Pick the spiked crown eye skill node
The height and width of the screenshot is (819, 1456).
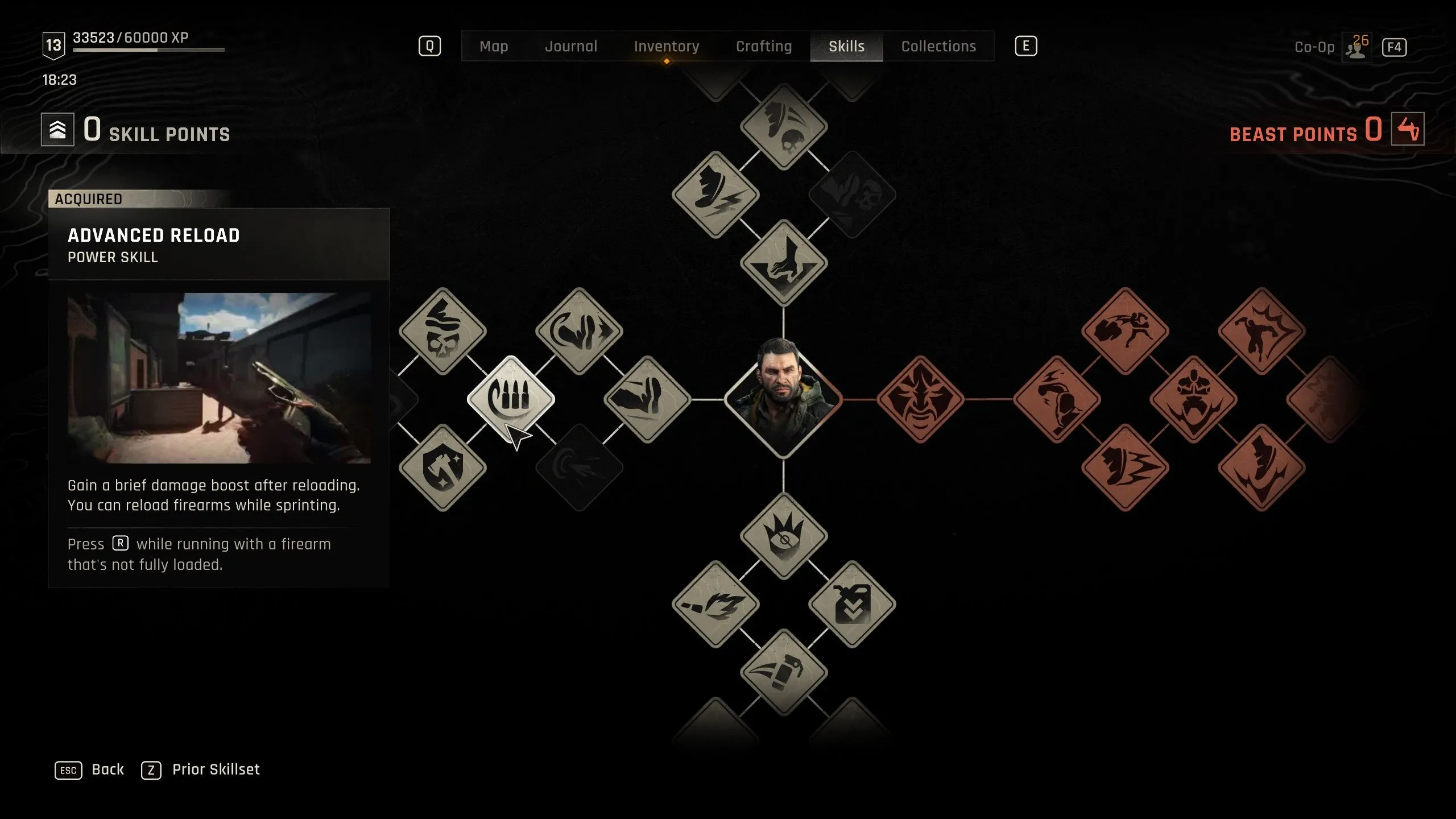tap(783, 536)
